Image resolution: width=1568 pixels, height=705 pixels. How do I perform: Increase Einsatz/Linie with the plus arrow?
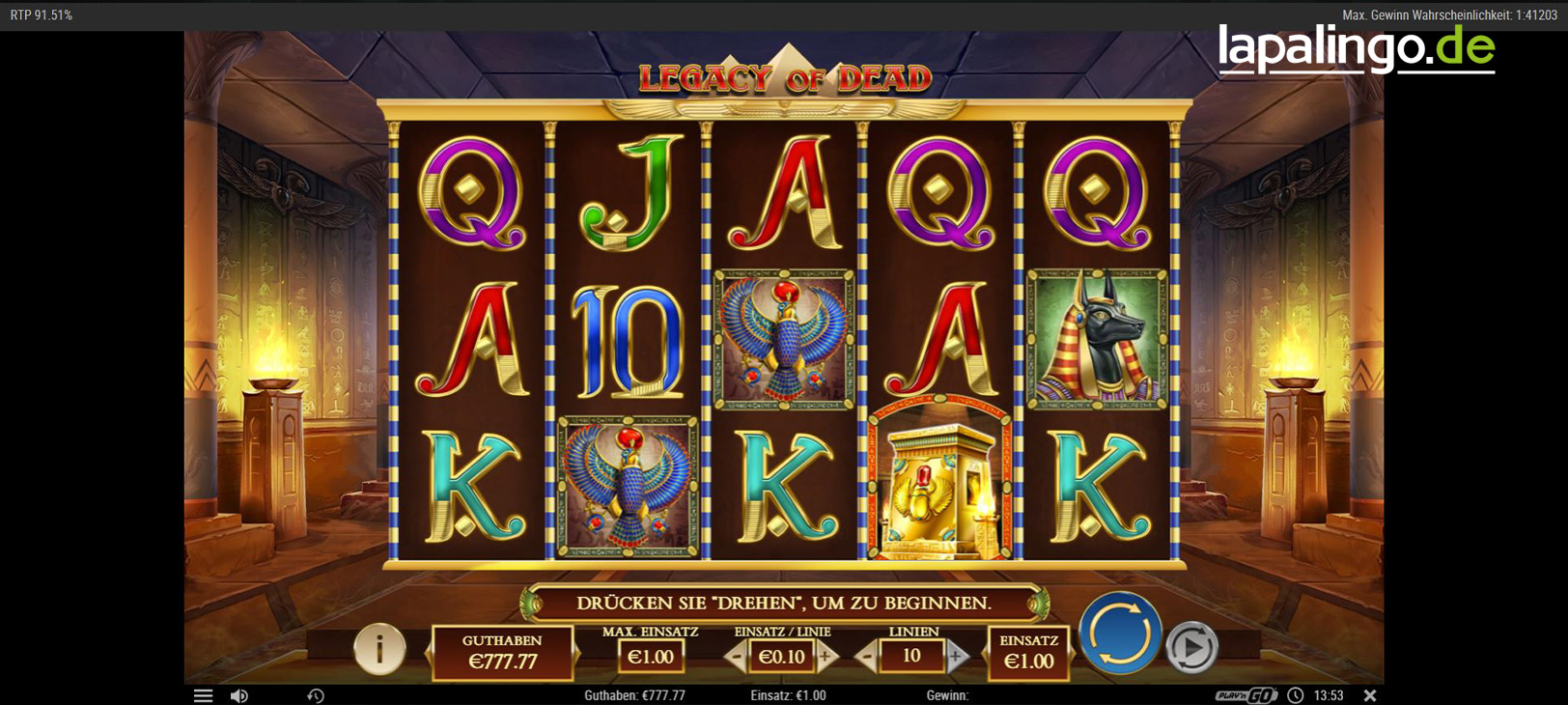(826, 654)
